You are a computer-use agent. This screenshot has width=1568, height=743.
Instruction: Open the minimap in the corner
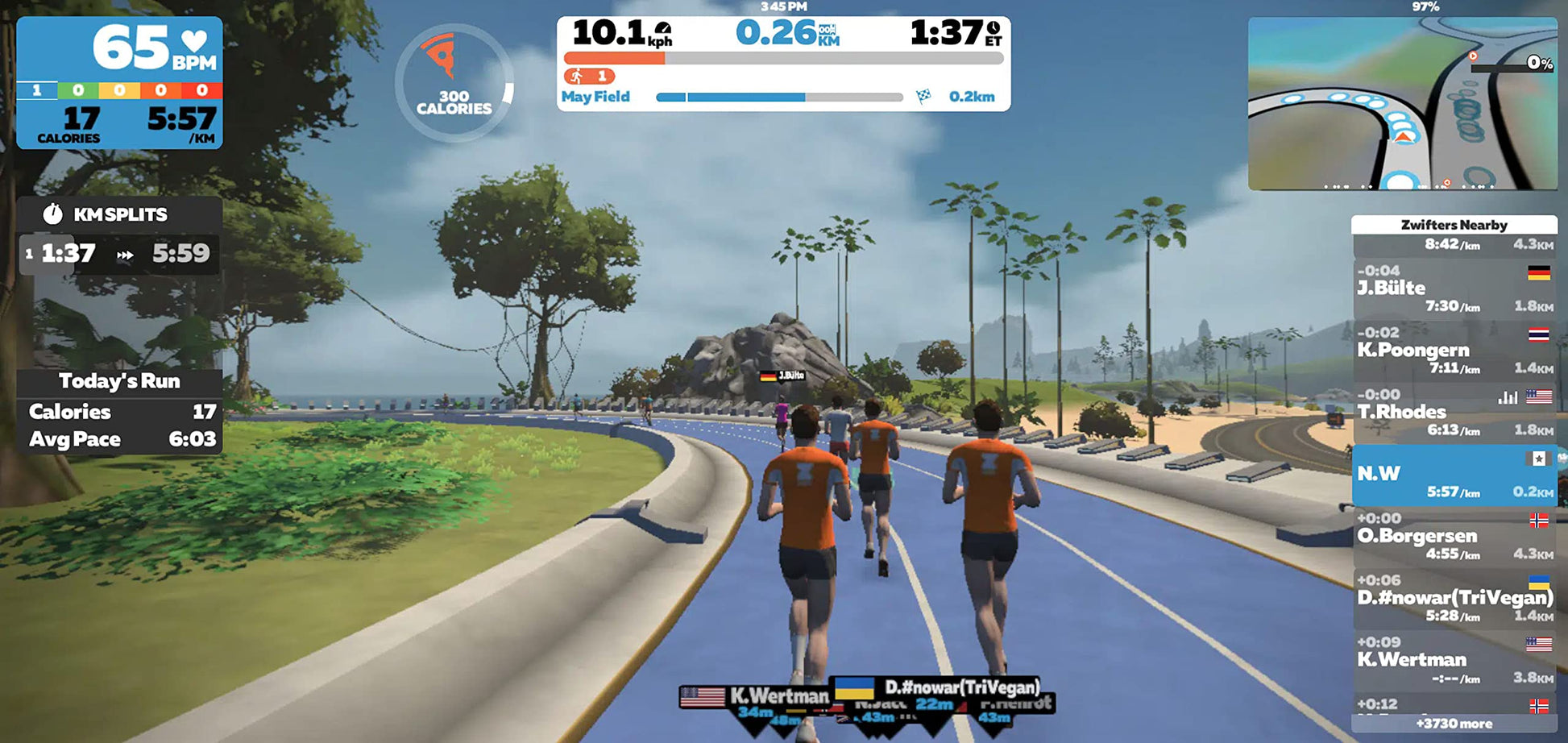coord(1402,103)
